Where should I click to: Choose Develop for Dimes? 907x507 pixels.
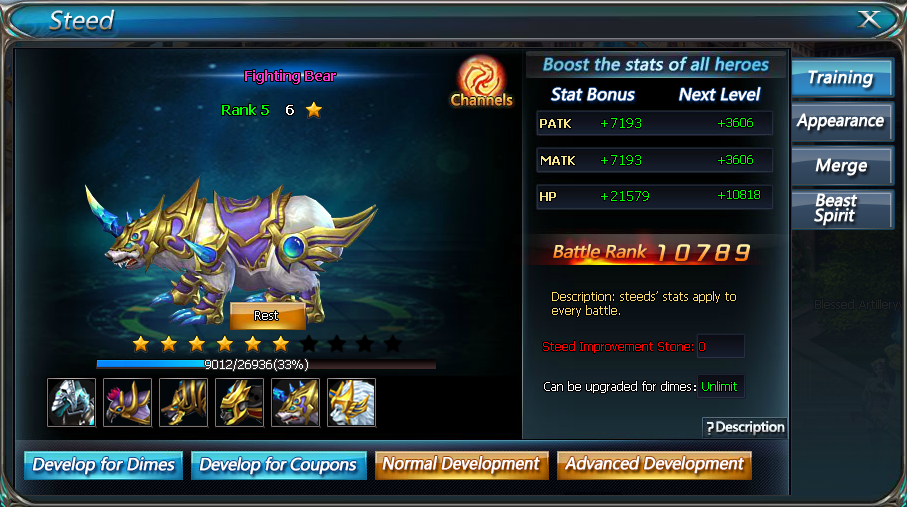[104, 465]
